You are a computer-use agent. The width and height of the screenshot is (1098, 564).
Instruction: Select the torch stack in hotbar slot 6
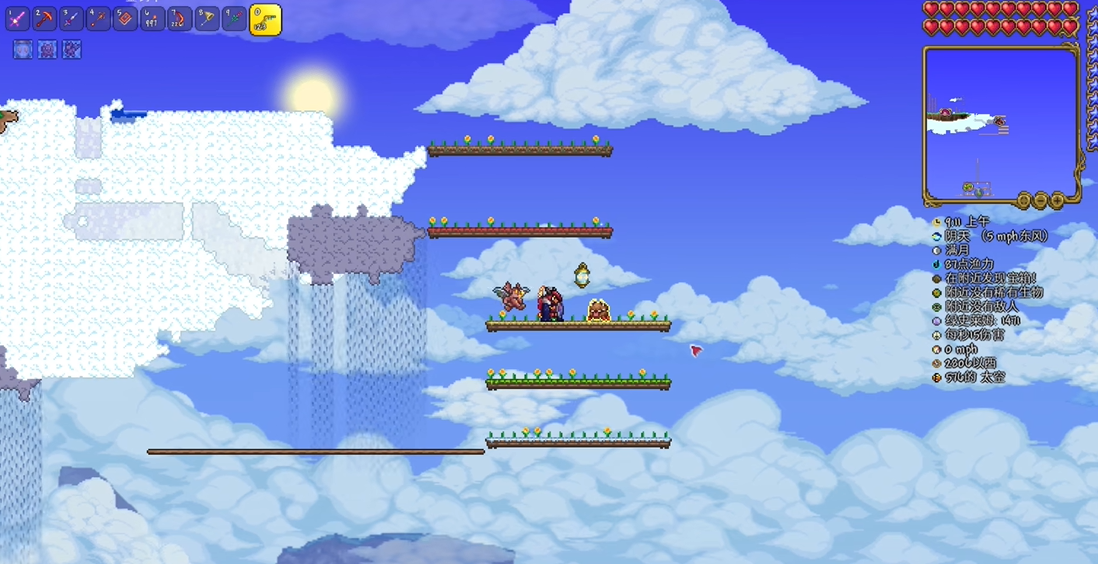point(153,18)
